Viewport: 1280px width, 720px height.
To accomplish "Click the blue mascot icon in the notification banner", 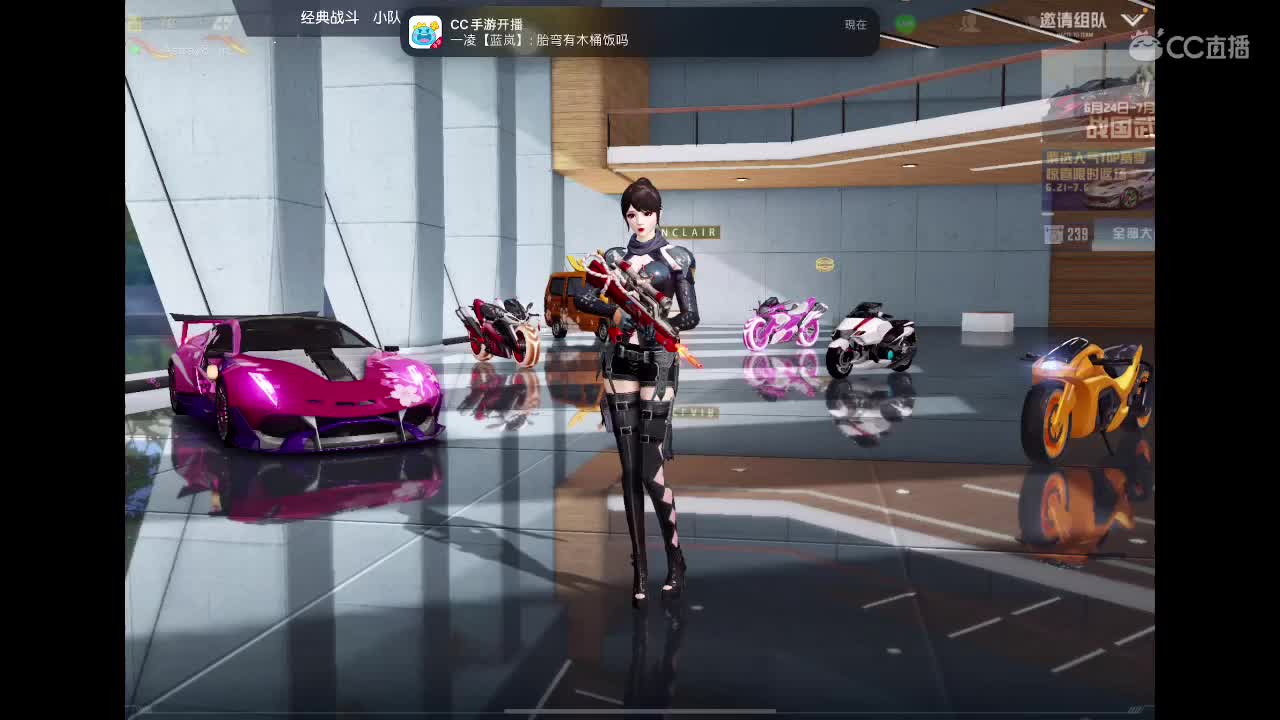I will 428,33.
